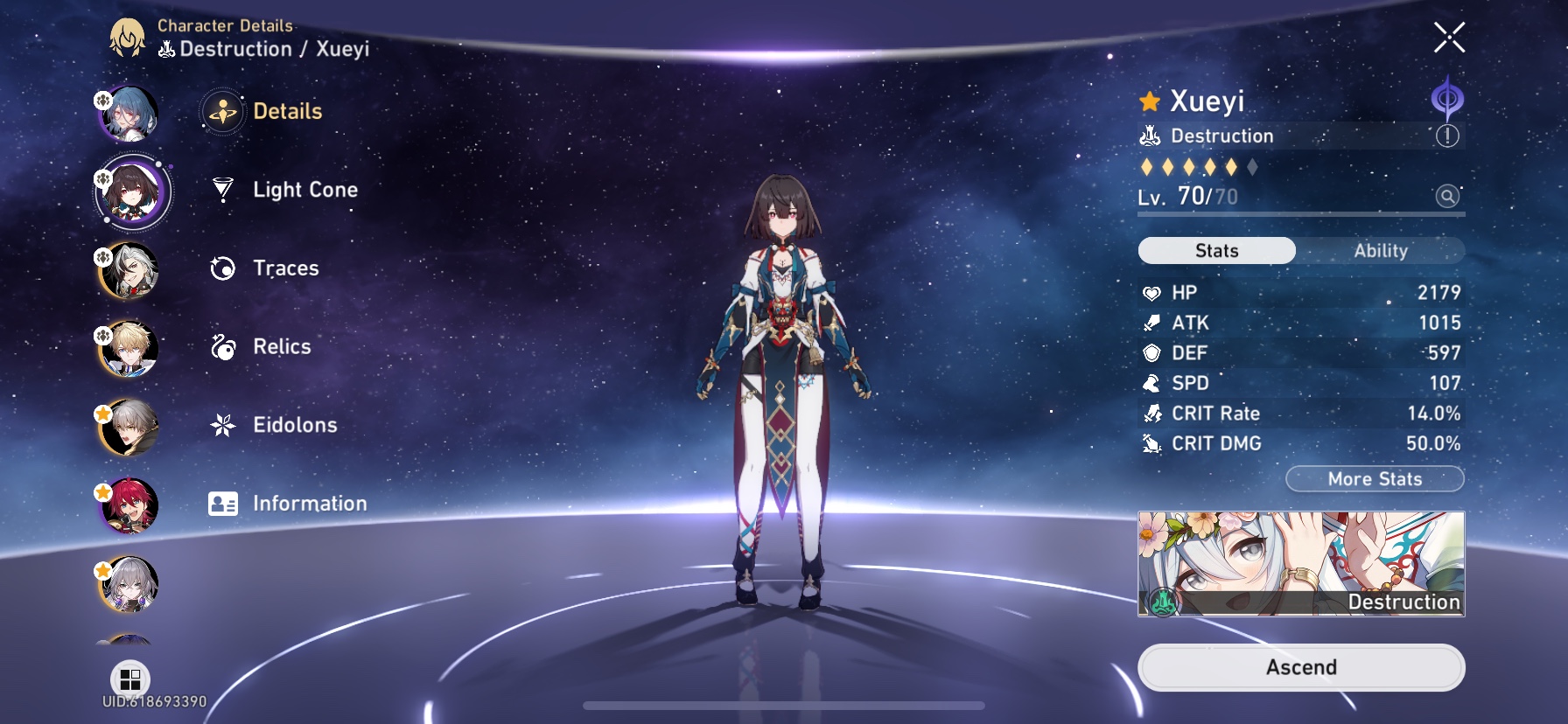
Task: Select the Details menu icon
Action: pyautogui.click(x=224, y=111)
